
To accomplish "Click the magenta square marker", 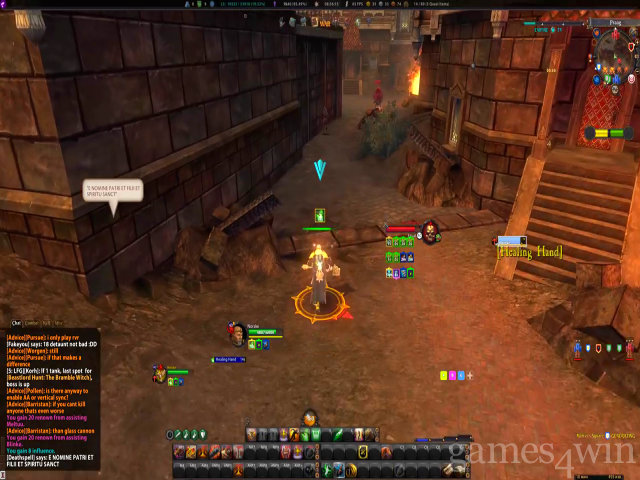I will tap(452, 375).
